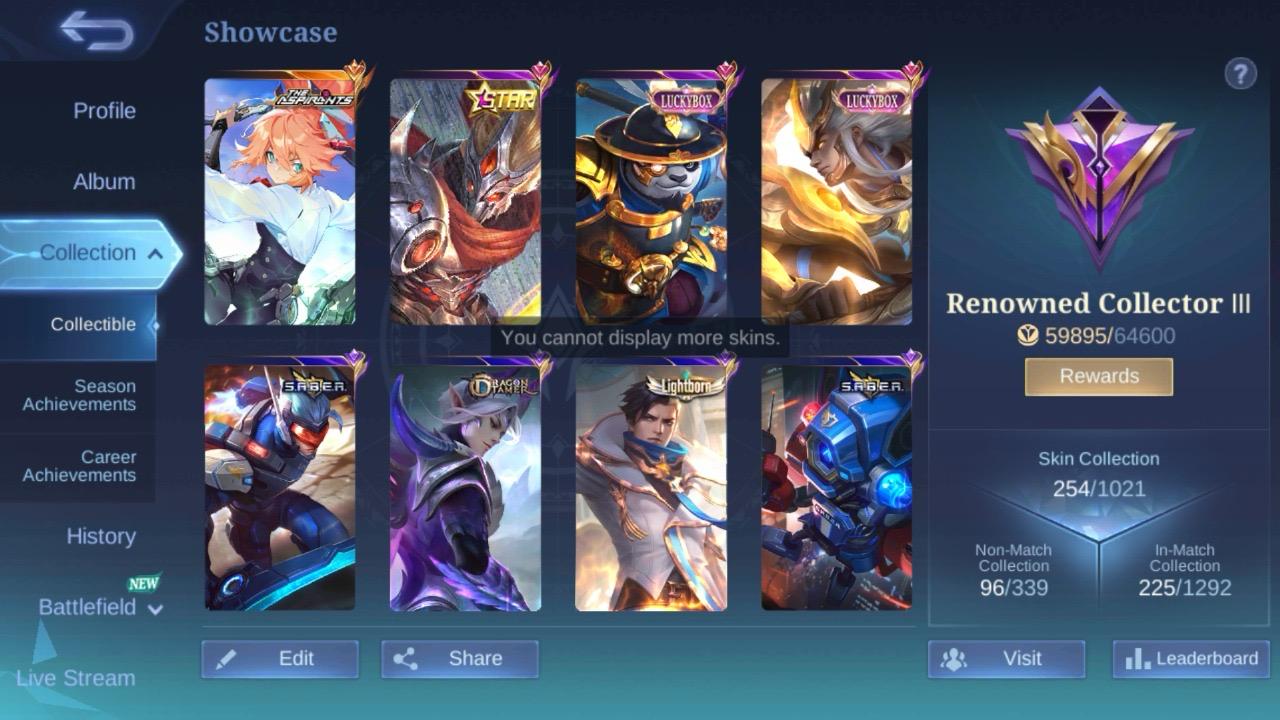Open the help question mark icon

tap(1241, 72)
